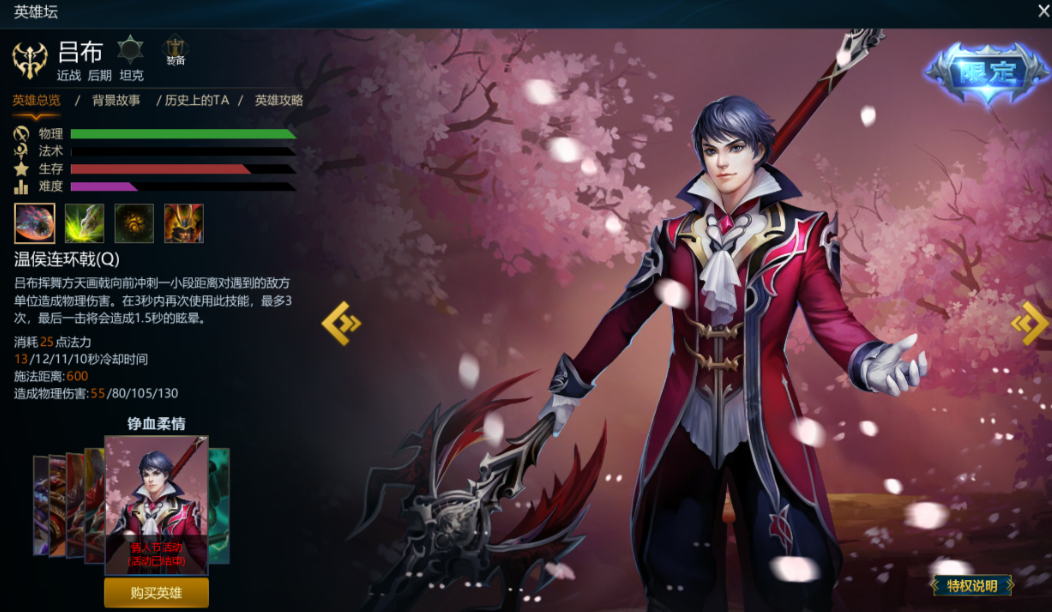Show the 英雄攻略 guide tab
The image size is (1052, 612).
278,100
